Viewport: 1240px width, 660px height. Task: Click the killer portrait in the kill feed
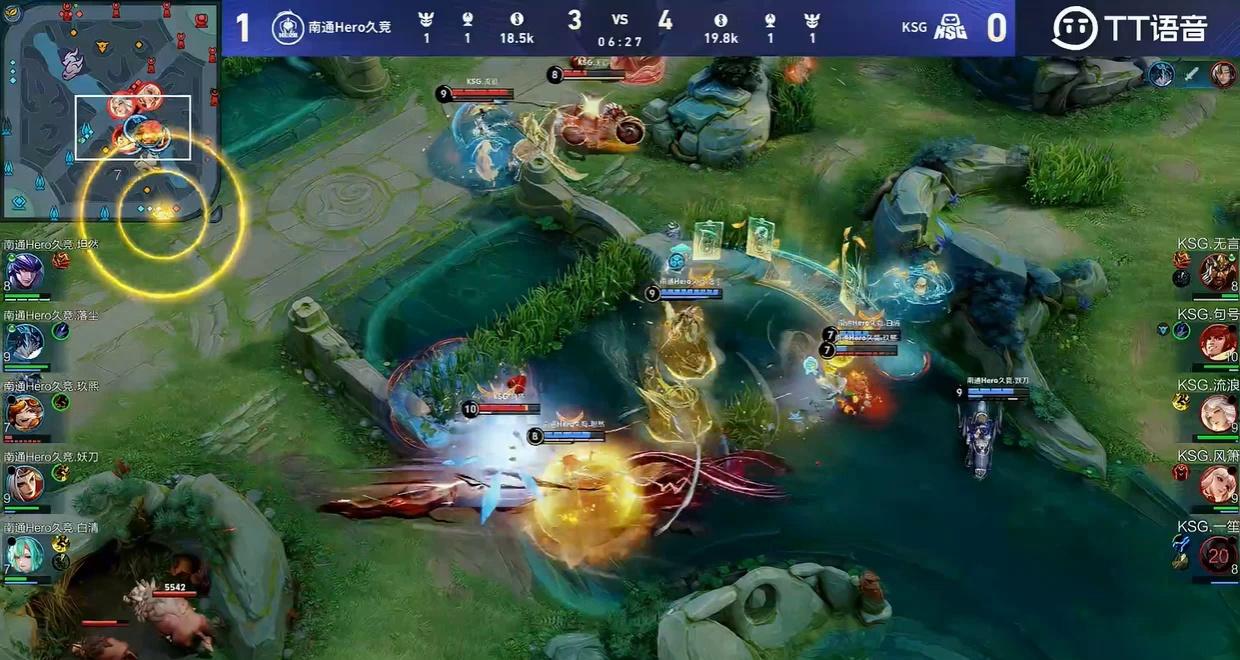pyautogui.click(x=1161, y=74)
